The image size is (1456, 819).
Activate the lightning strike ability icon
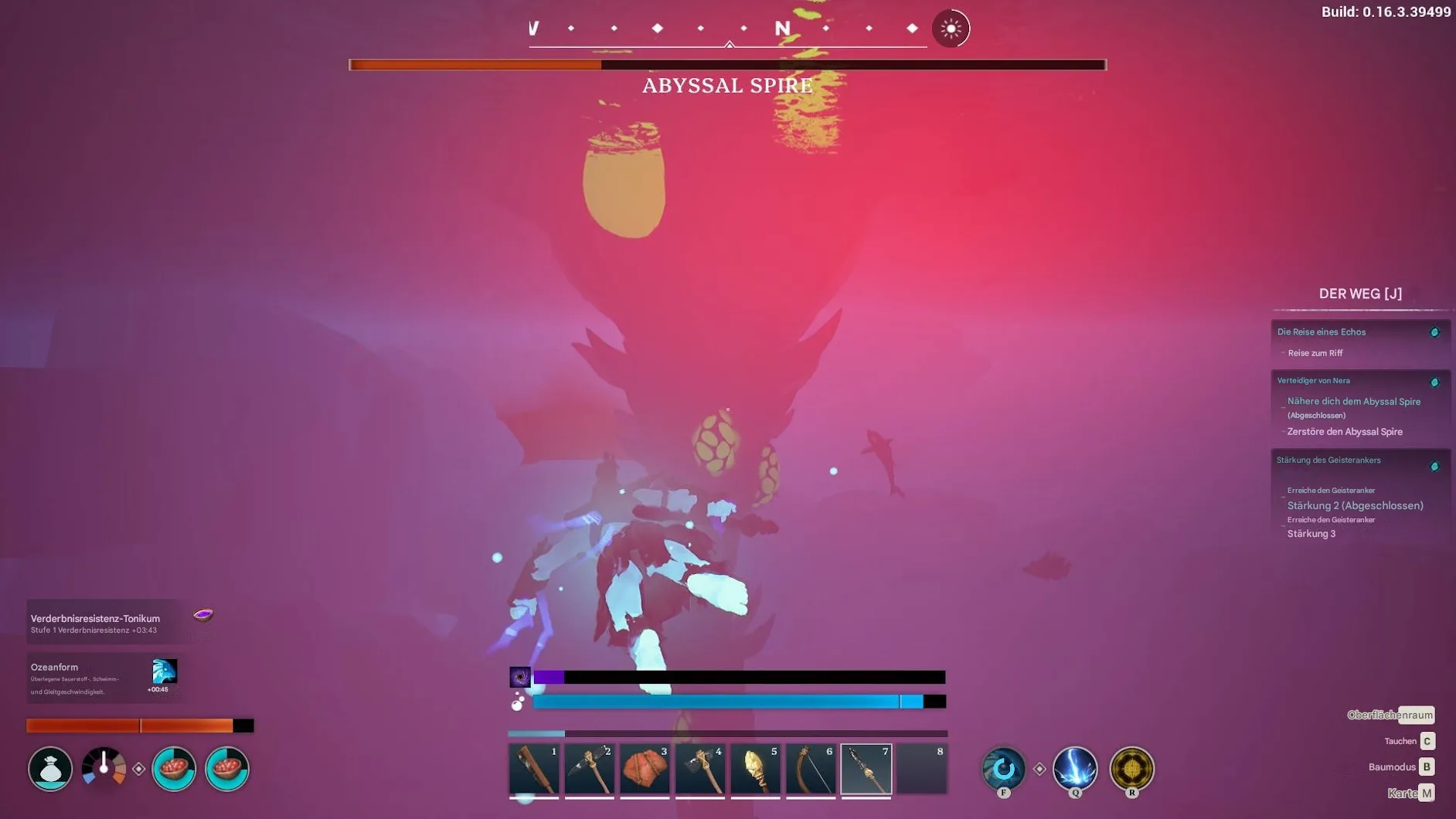point(1075,769)
